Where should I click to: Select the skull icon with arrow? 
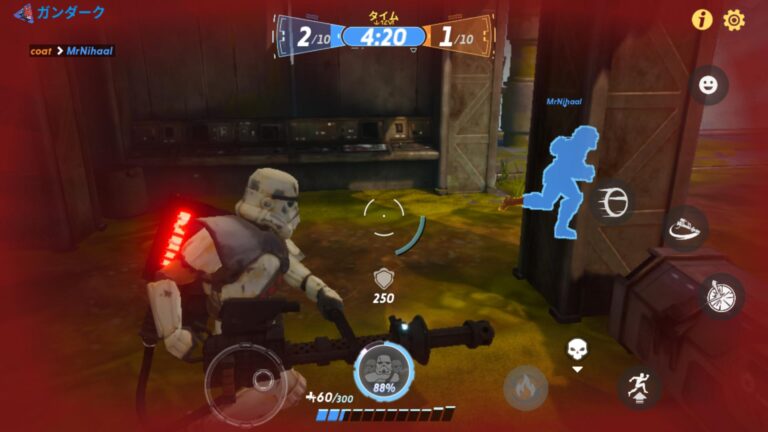click(x=577, y=353)
